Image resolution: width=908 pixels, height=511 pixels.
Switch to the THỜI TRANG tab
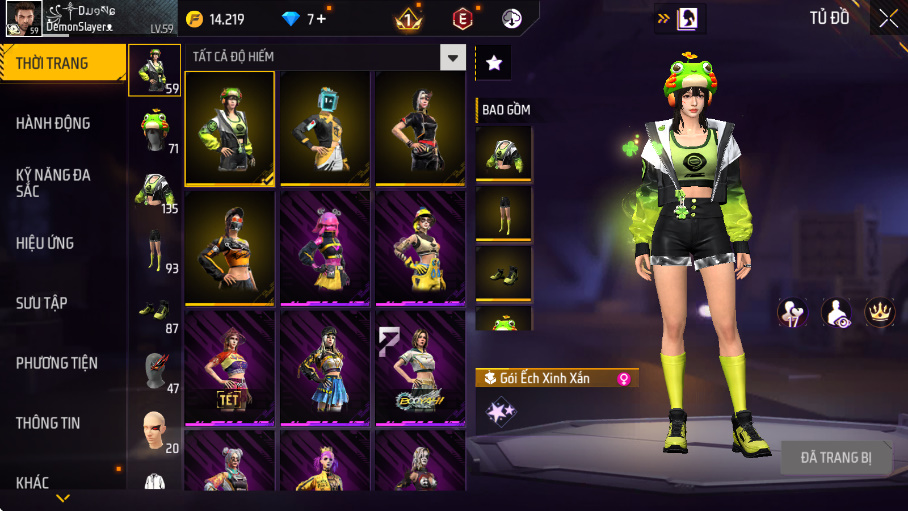point(62,64)
